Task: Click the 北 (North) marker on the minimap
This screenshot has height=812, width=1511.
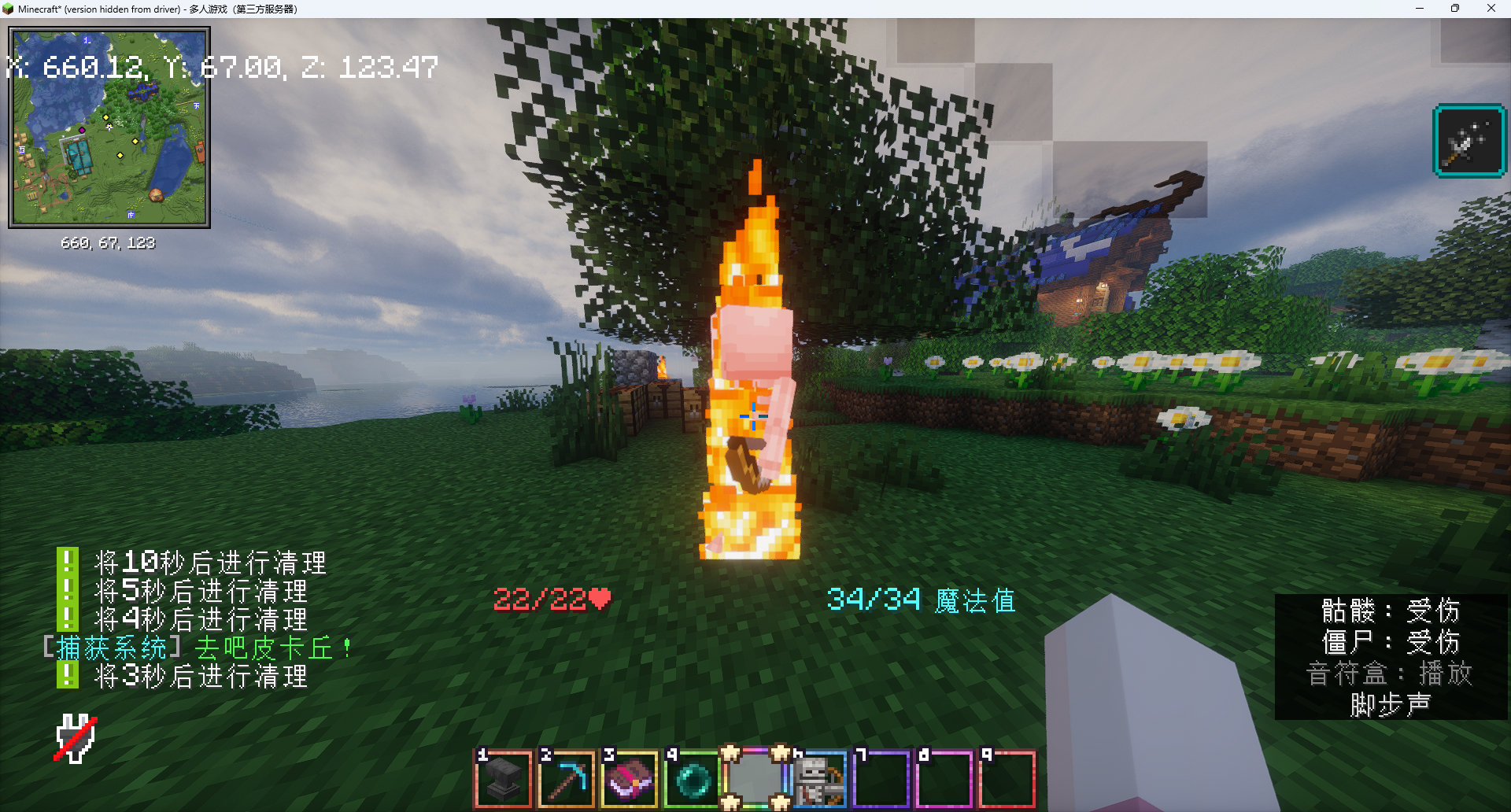Action: tap(87, 40)
